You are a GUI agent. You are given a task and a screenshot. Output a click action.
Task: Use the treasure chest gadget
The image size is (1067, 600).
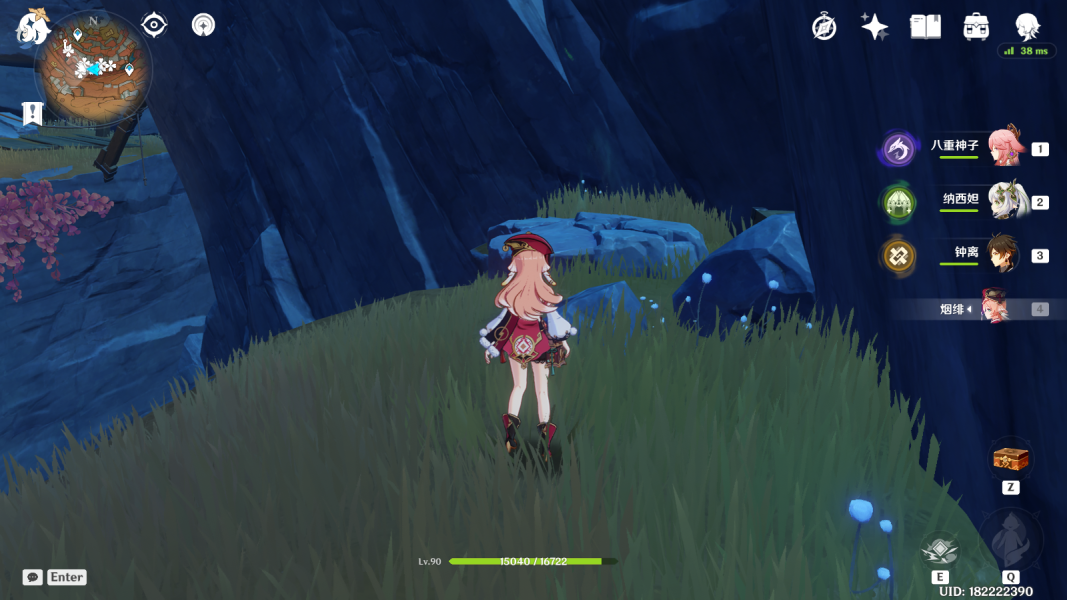tap(1010, 459)
